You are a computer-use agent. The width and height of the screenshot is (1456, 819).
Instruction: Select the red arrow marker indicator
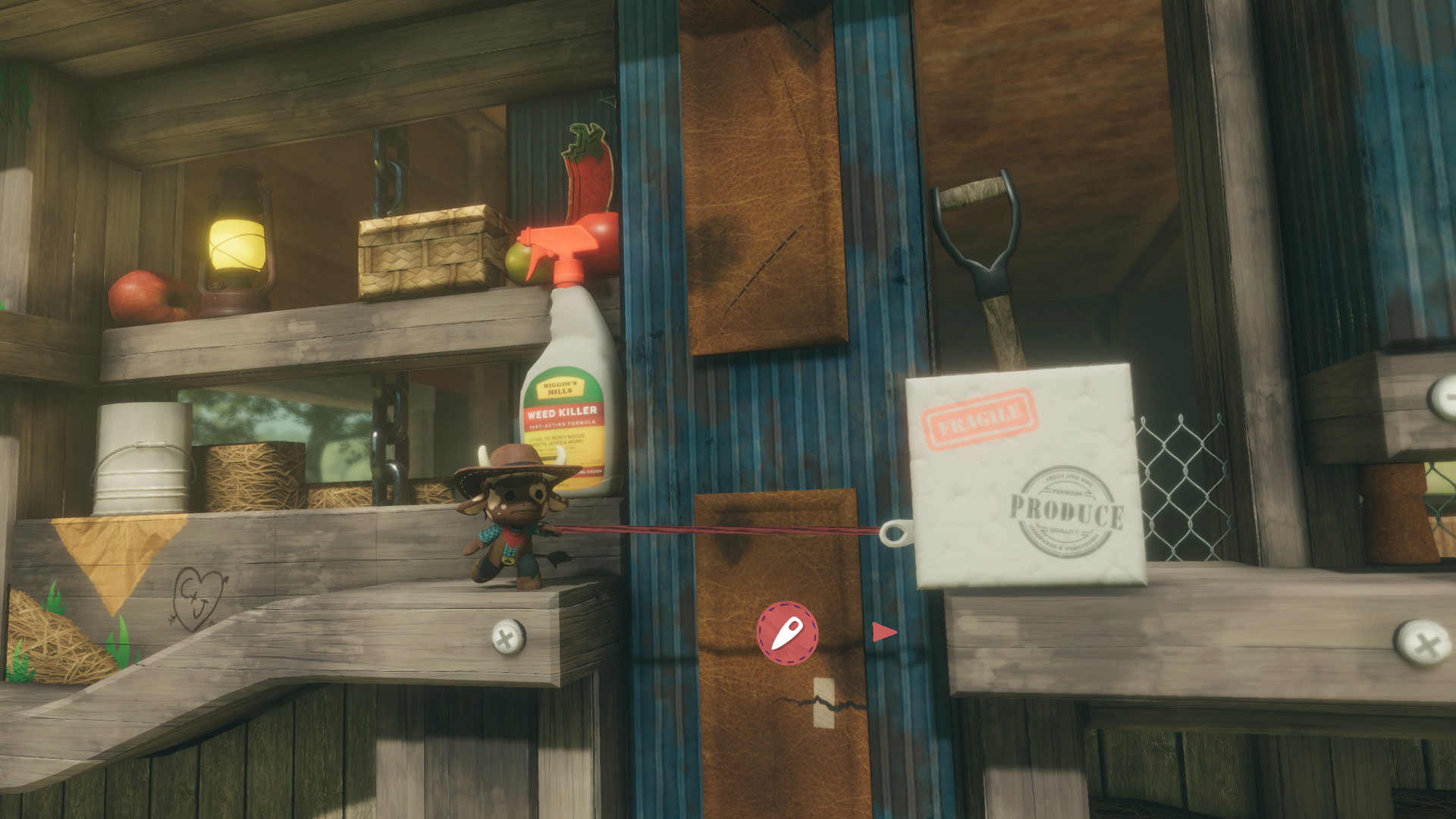pos(886,632)
